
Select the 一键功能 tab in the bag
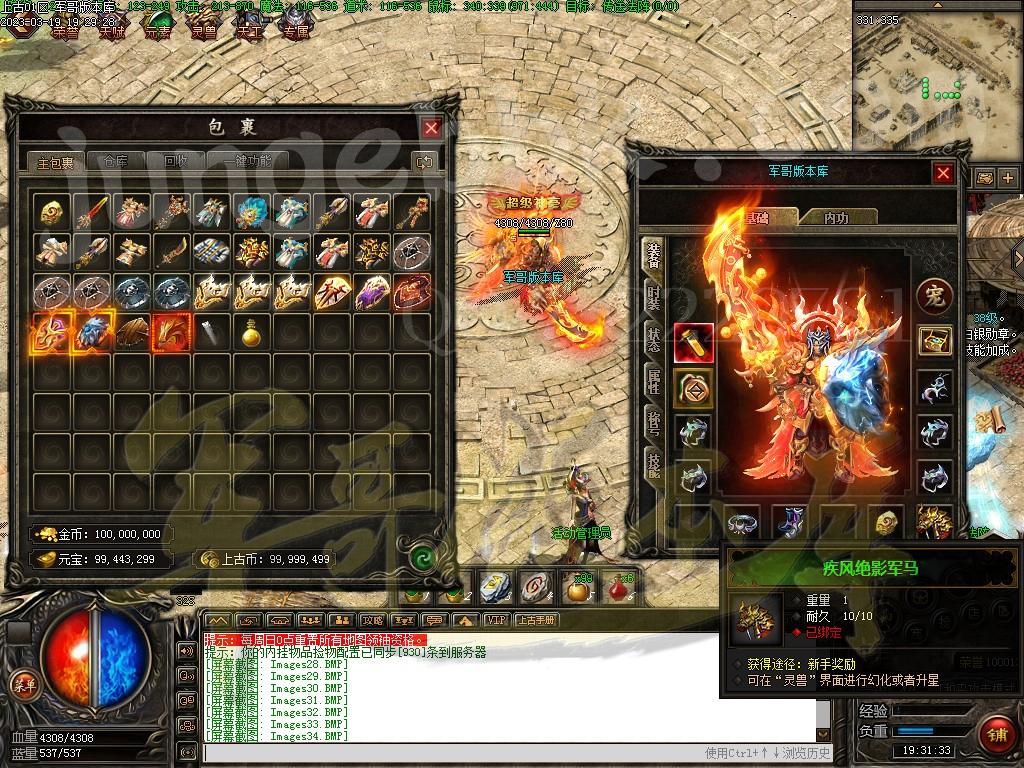[x=247, y=161]
